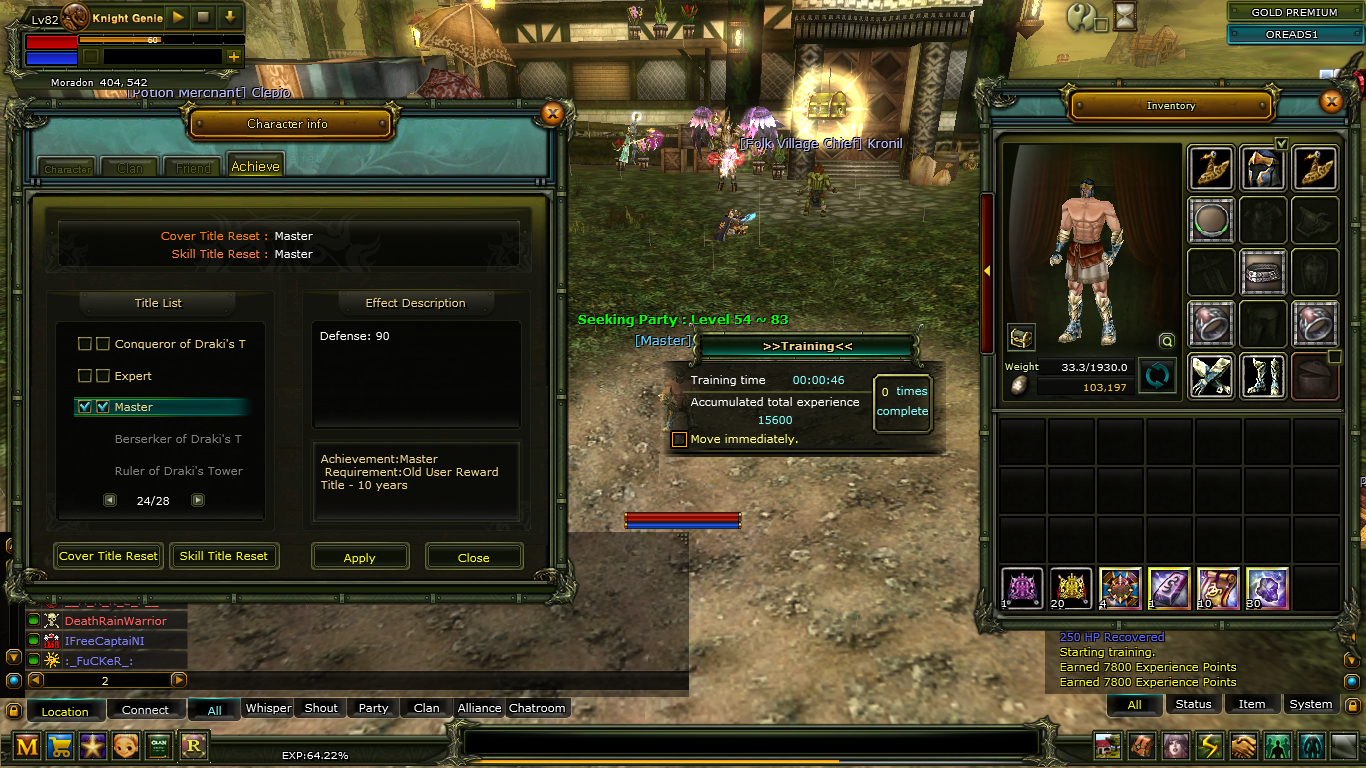Open the Friend tab
This screenshot has width=1366, height=768.
[x=193, y=167]
